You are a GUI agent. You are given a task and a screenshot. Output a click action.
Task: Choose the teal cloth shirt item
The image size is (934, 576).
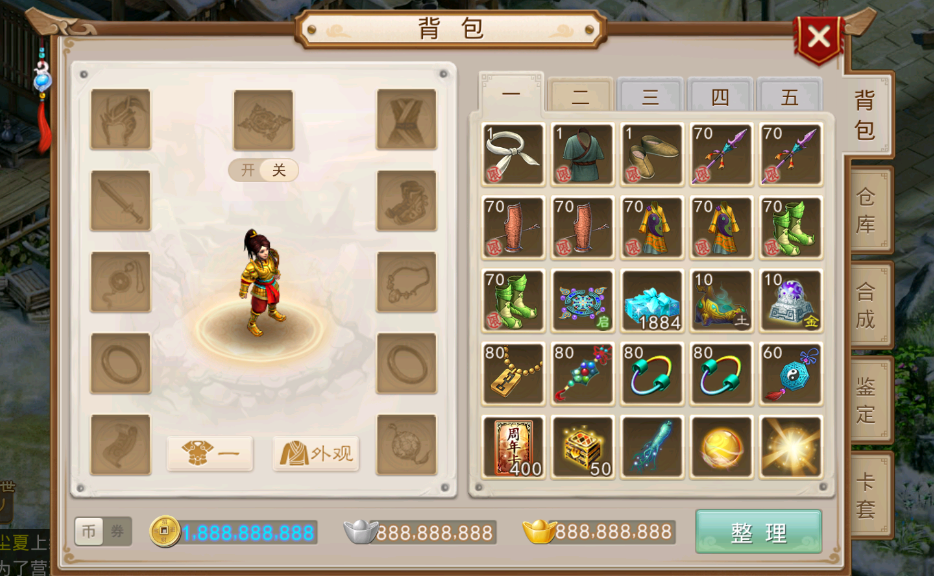pos(583,155)
